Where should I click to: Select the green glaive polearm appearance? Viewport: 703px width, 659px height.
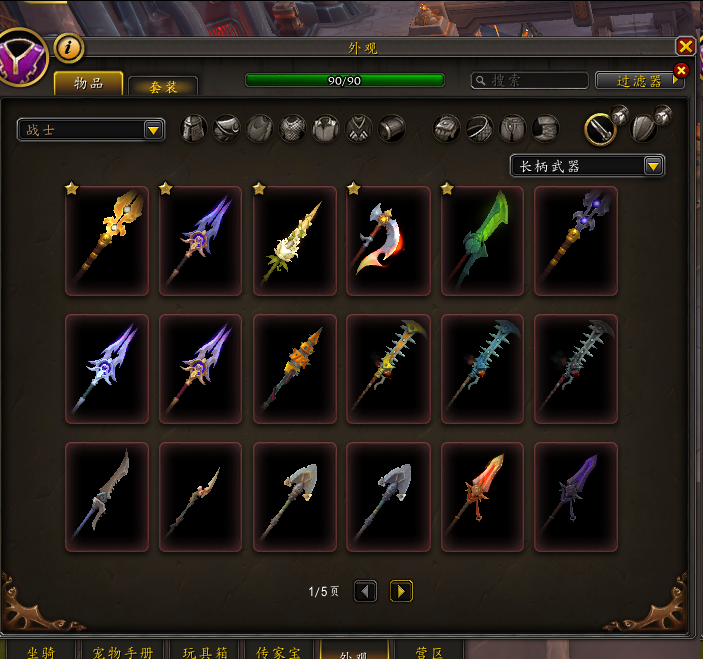[x=482, y=241]
